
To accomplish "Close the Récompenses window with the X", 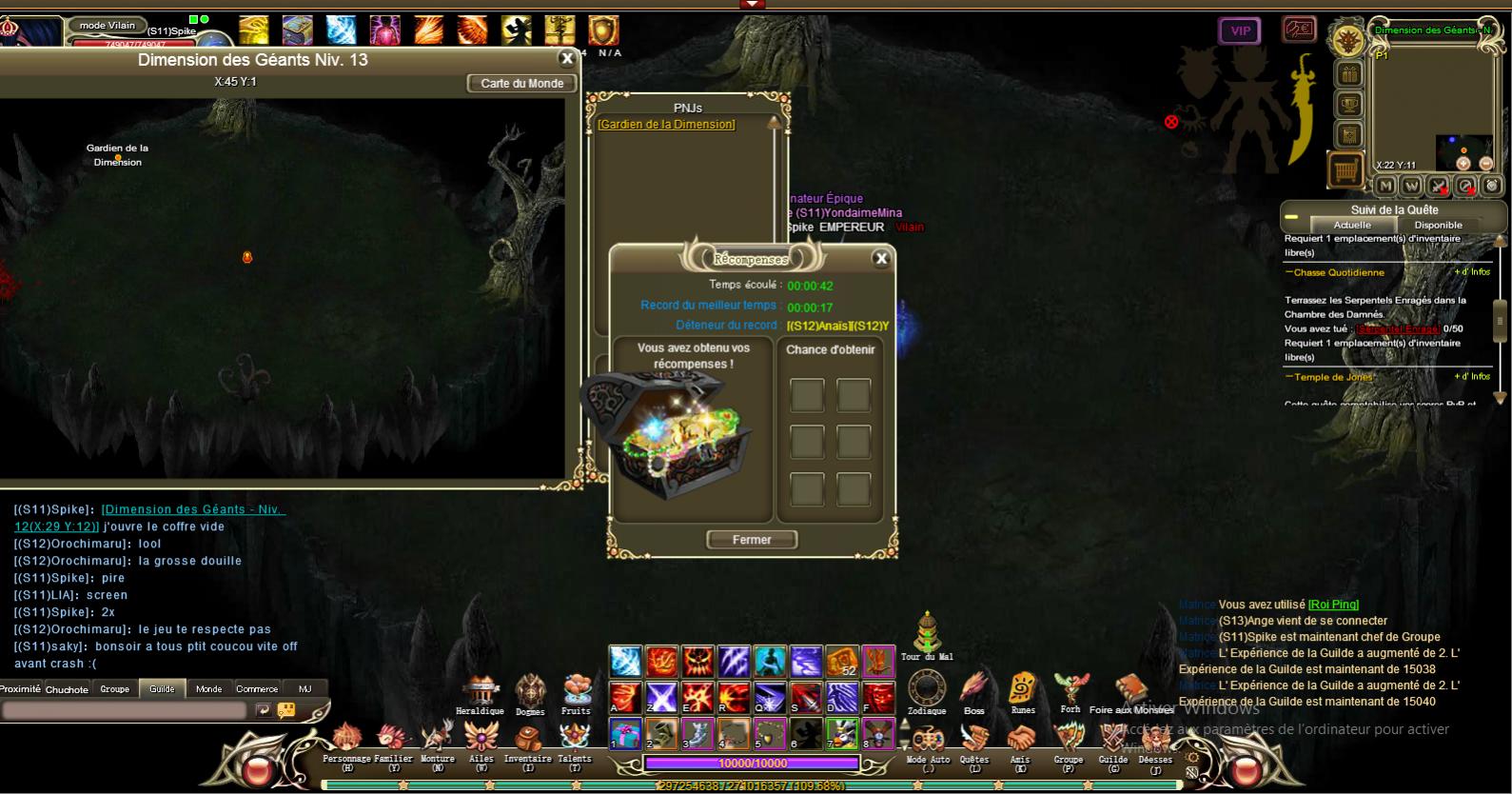I will click(x=881, y=258).
